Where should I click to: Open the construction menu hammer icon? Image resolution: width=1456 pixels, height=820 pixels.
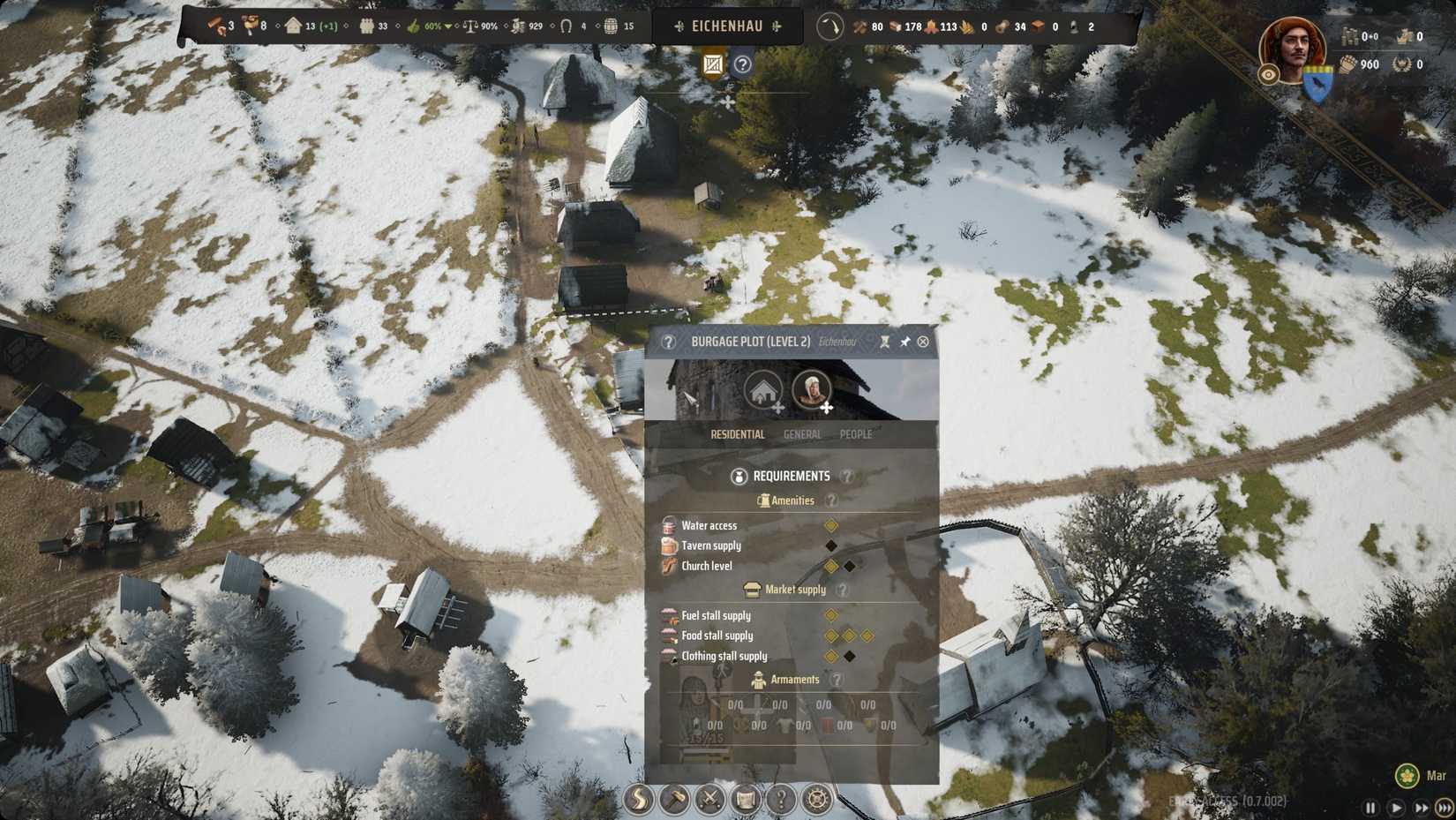point(673,801)
